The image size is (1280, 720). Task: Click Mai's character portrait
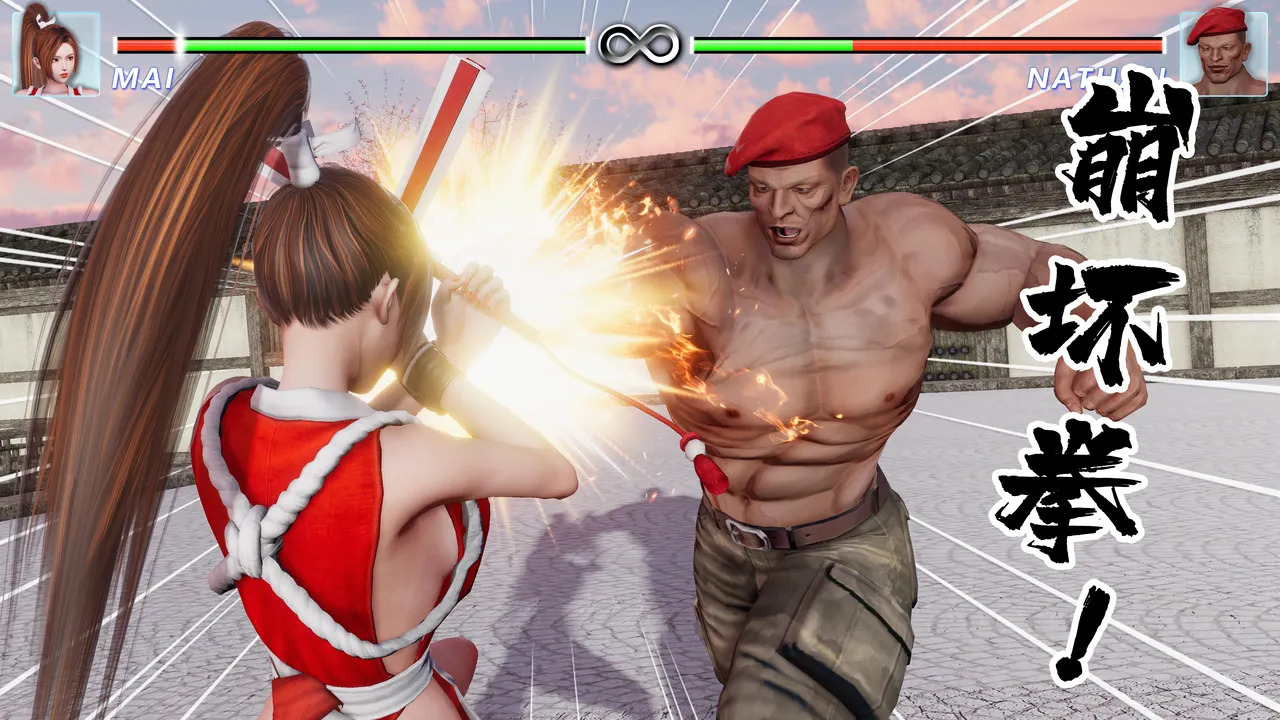pyautogui.click(x=56, y=53)
